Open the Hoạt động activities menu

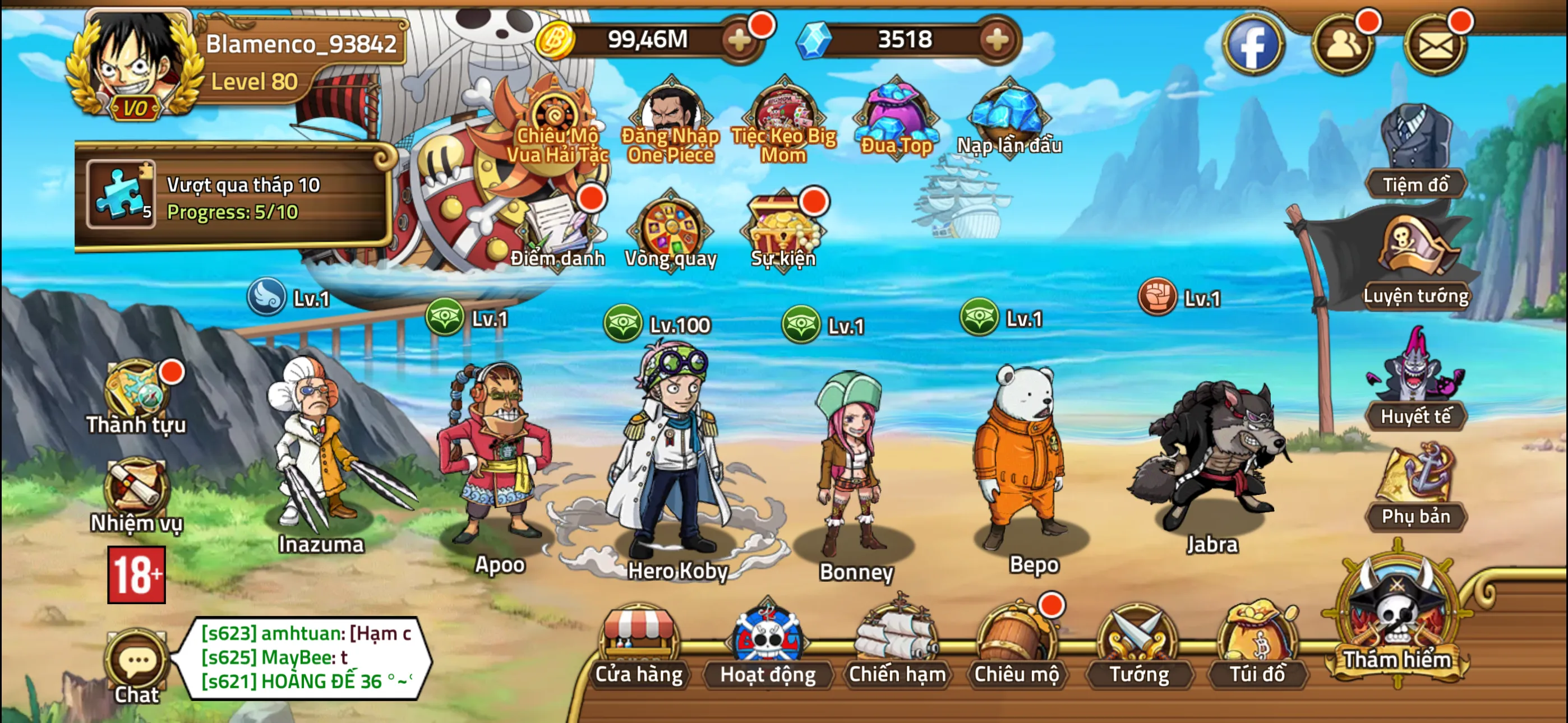click(768, 645)
